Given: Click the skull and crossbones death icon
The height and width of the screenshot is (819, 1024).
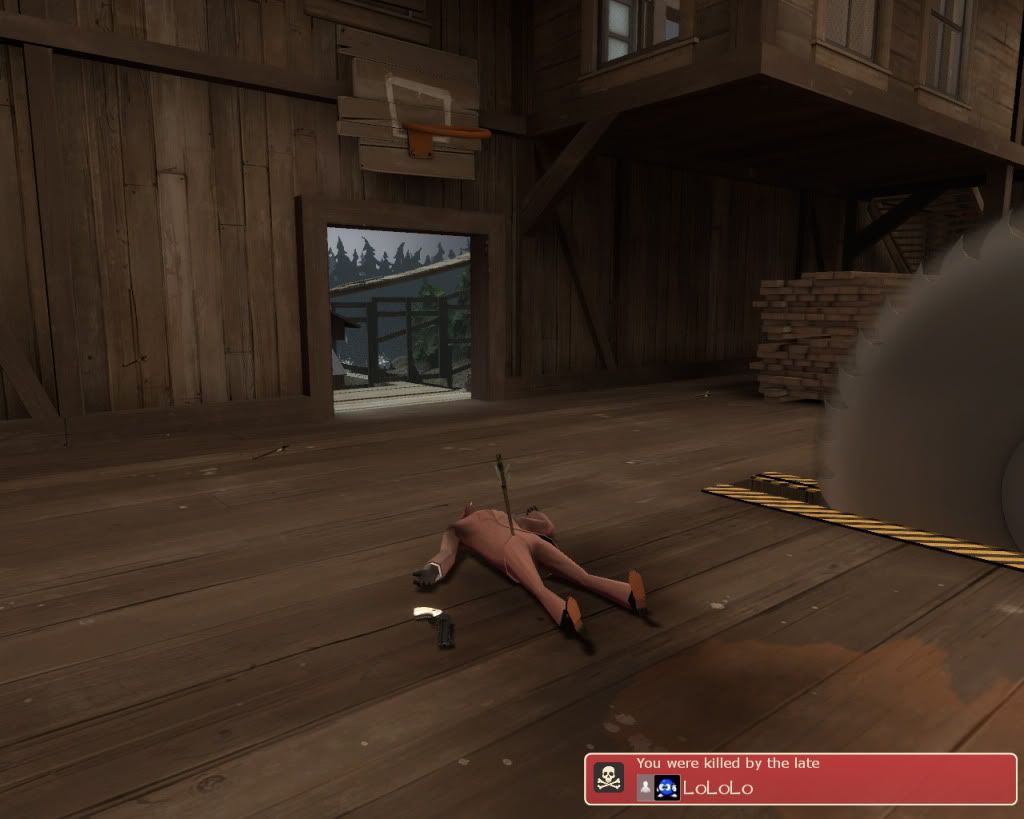Looking at the screenshot, I should pos(608,778).
